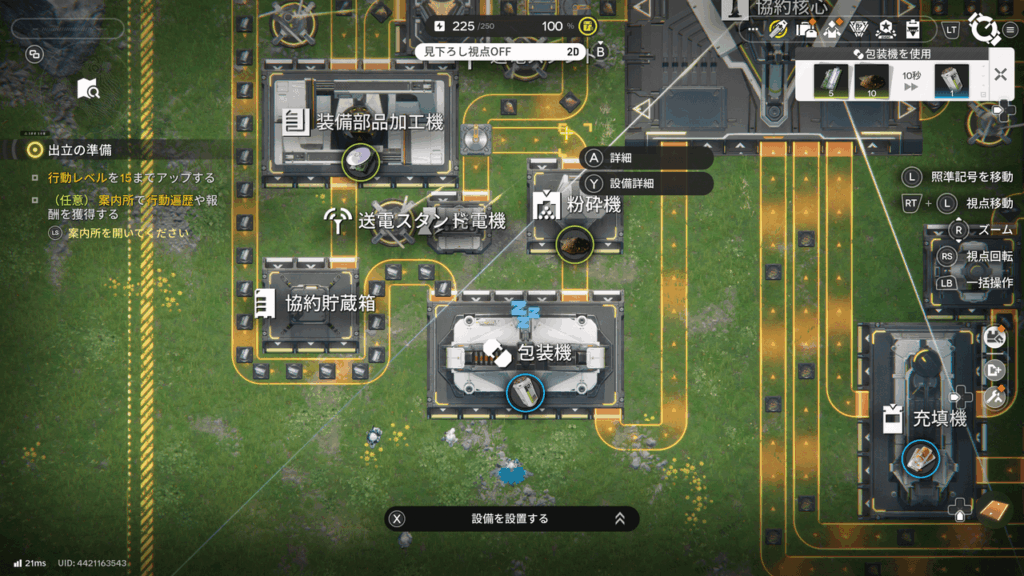Select the green material input slot showing 5
This screenshot has width=1024, height=576.
[830, 80]
